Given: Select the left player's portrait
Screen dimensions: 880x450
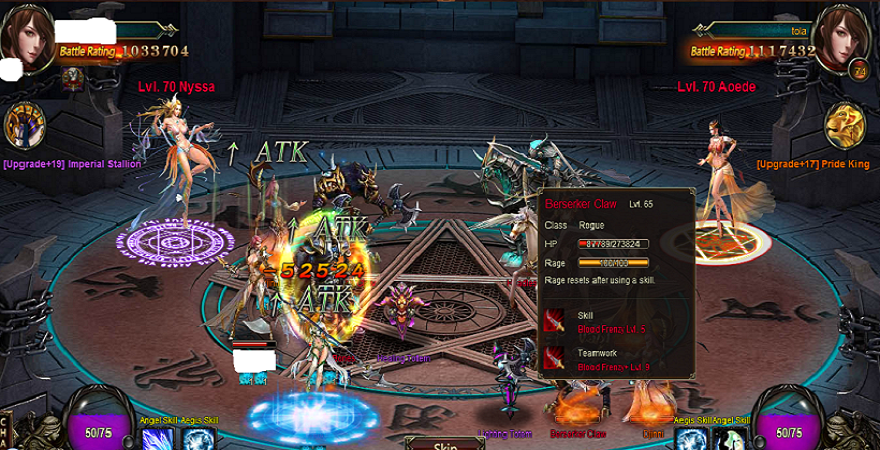Looking at the screenshot, I should pos(27,37).
